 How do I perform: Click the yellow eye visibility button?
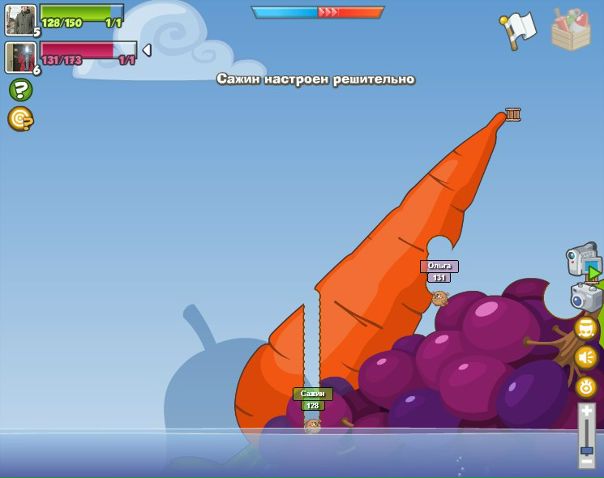(x=586, y=386)
